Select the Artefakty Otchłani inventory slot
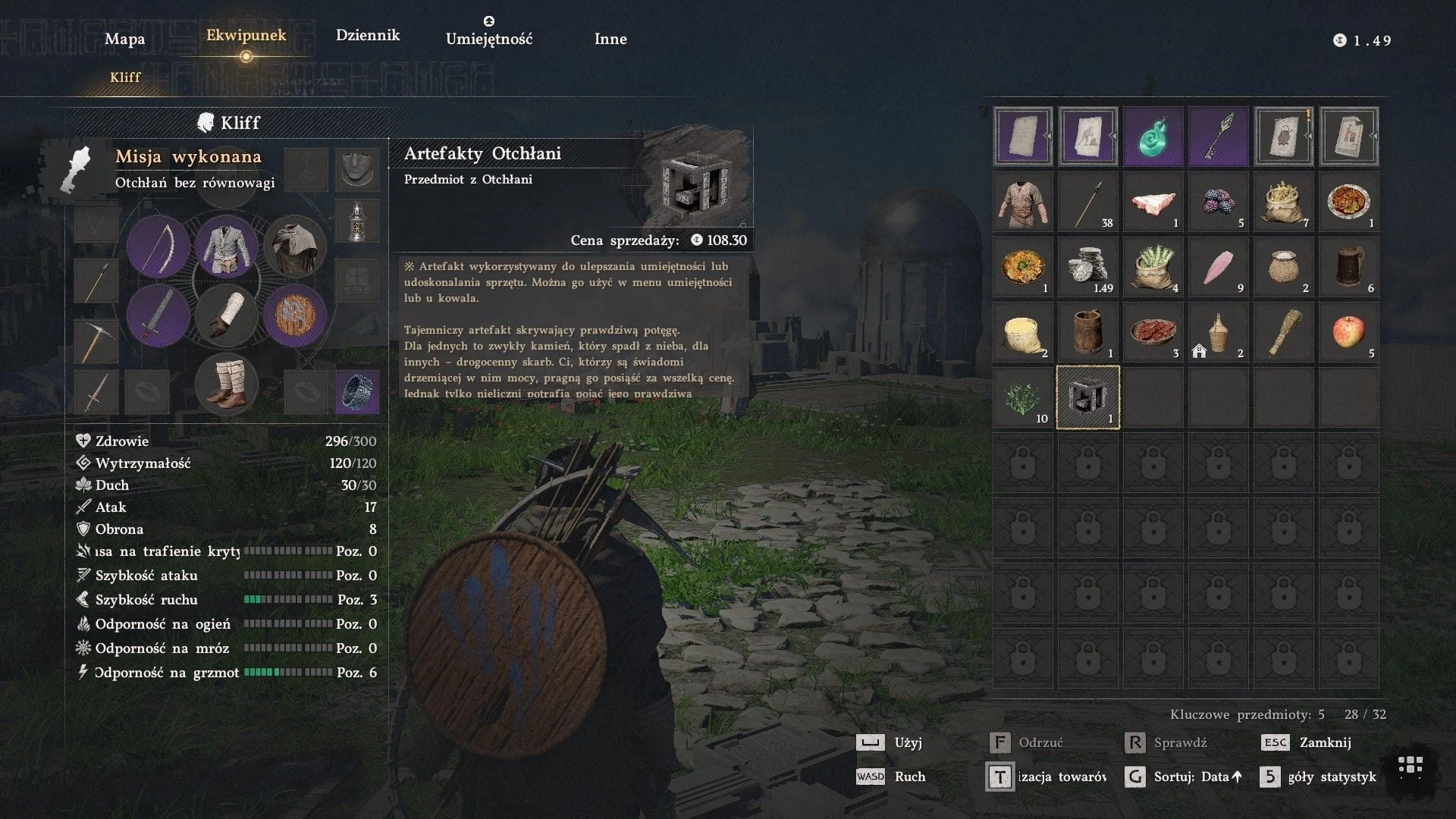This screenshot has height=819, width=1456. coord(1087,397)
